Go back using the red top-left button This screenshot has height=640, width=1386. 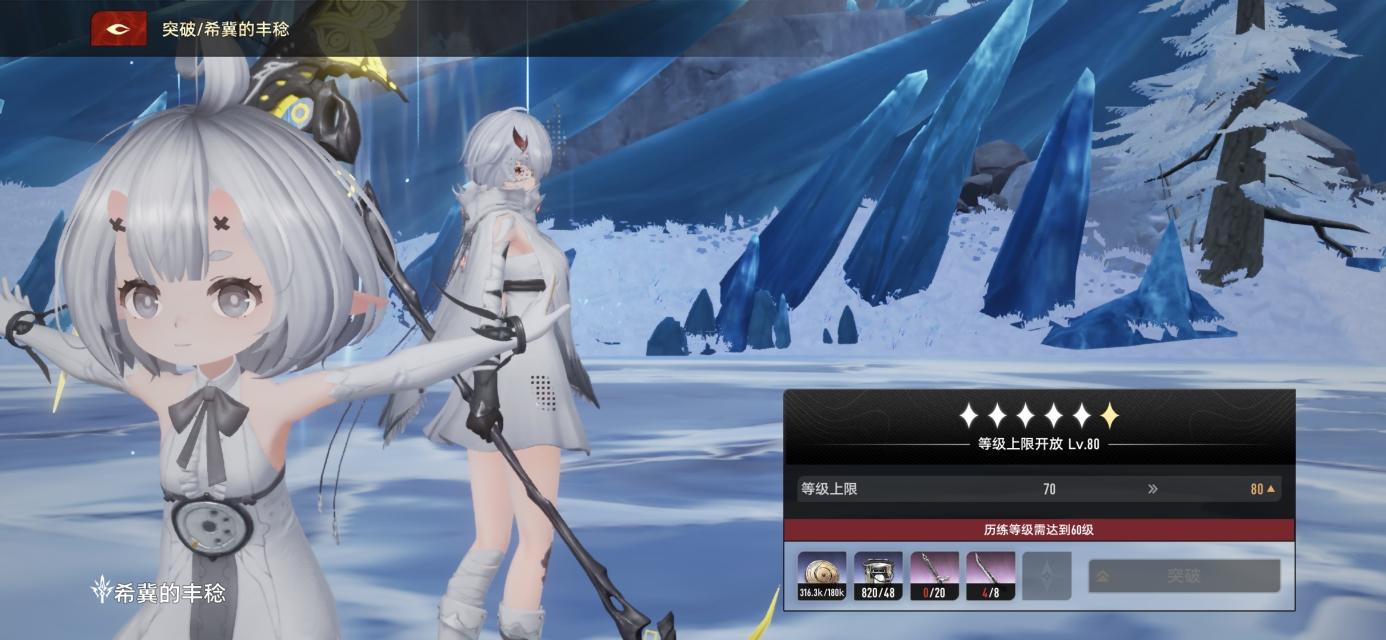click(118, 29)
